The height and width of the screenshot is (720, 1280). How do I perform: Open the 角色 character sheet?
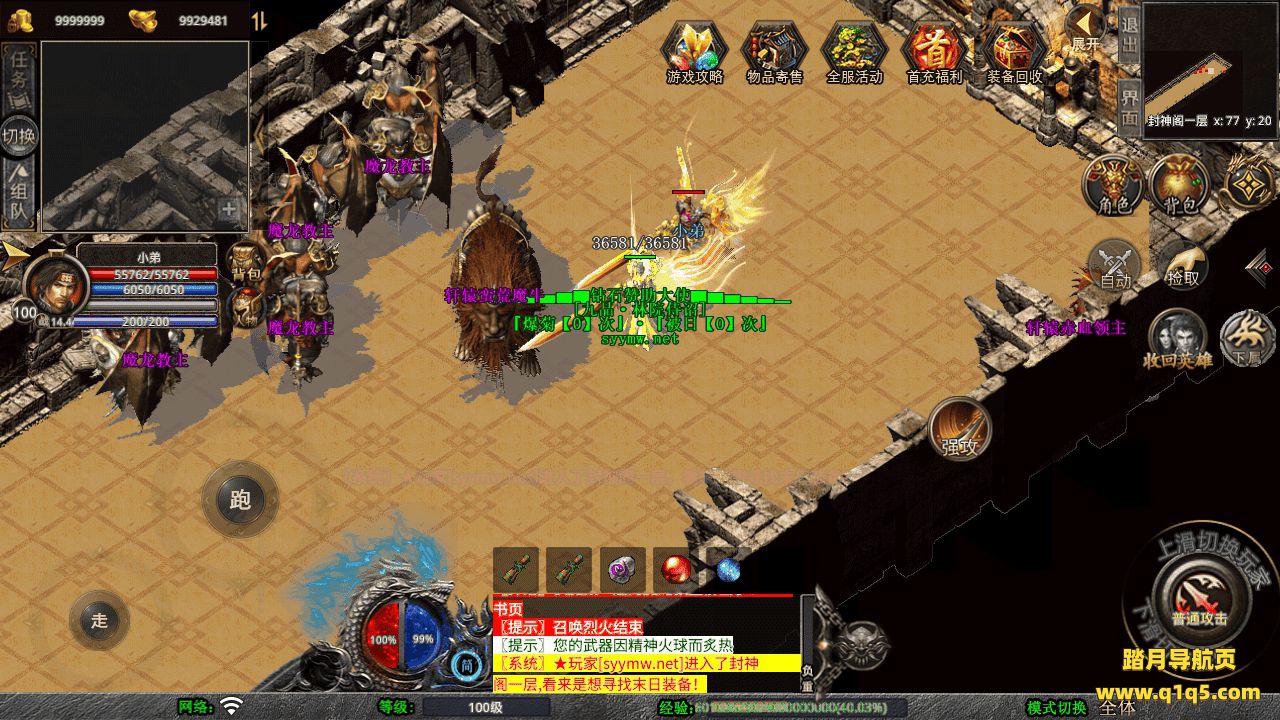pyautogui.click(x=1114, y=186)
